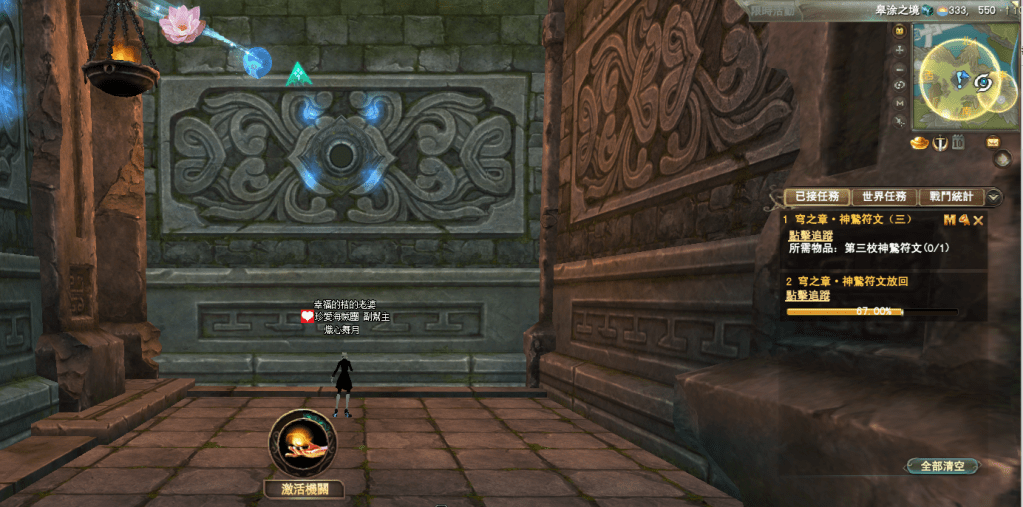The image size is (1023, 507).
Task: Click the circular arrows button beside minimap
Action: pos(900,85)
